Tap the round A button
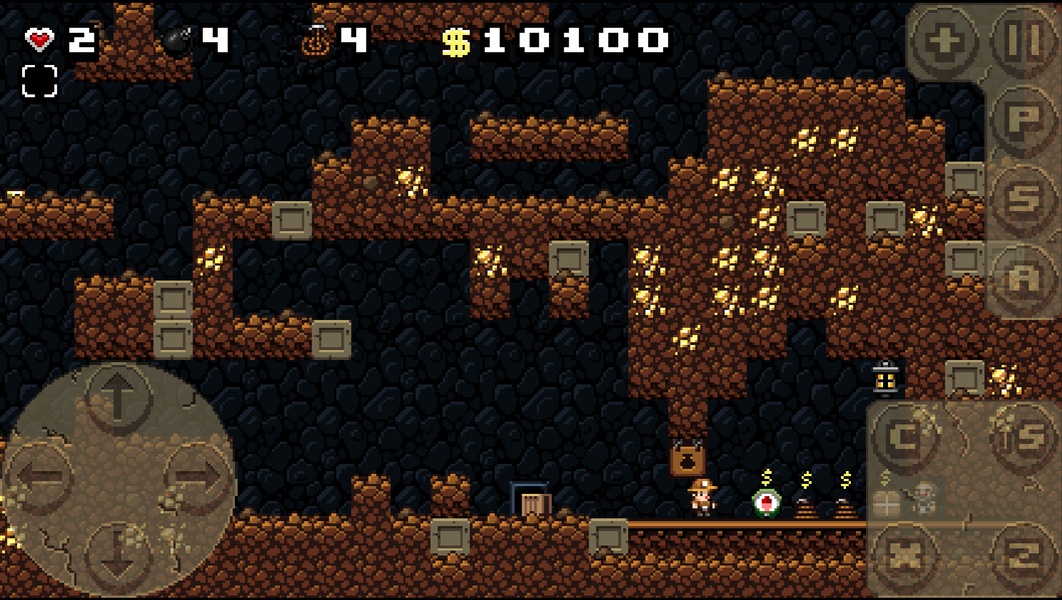The height and width of the screenshot is (600, 1062). click(x=1024, y=279)
